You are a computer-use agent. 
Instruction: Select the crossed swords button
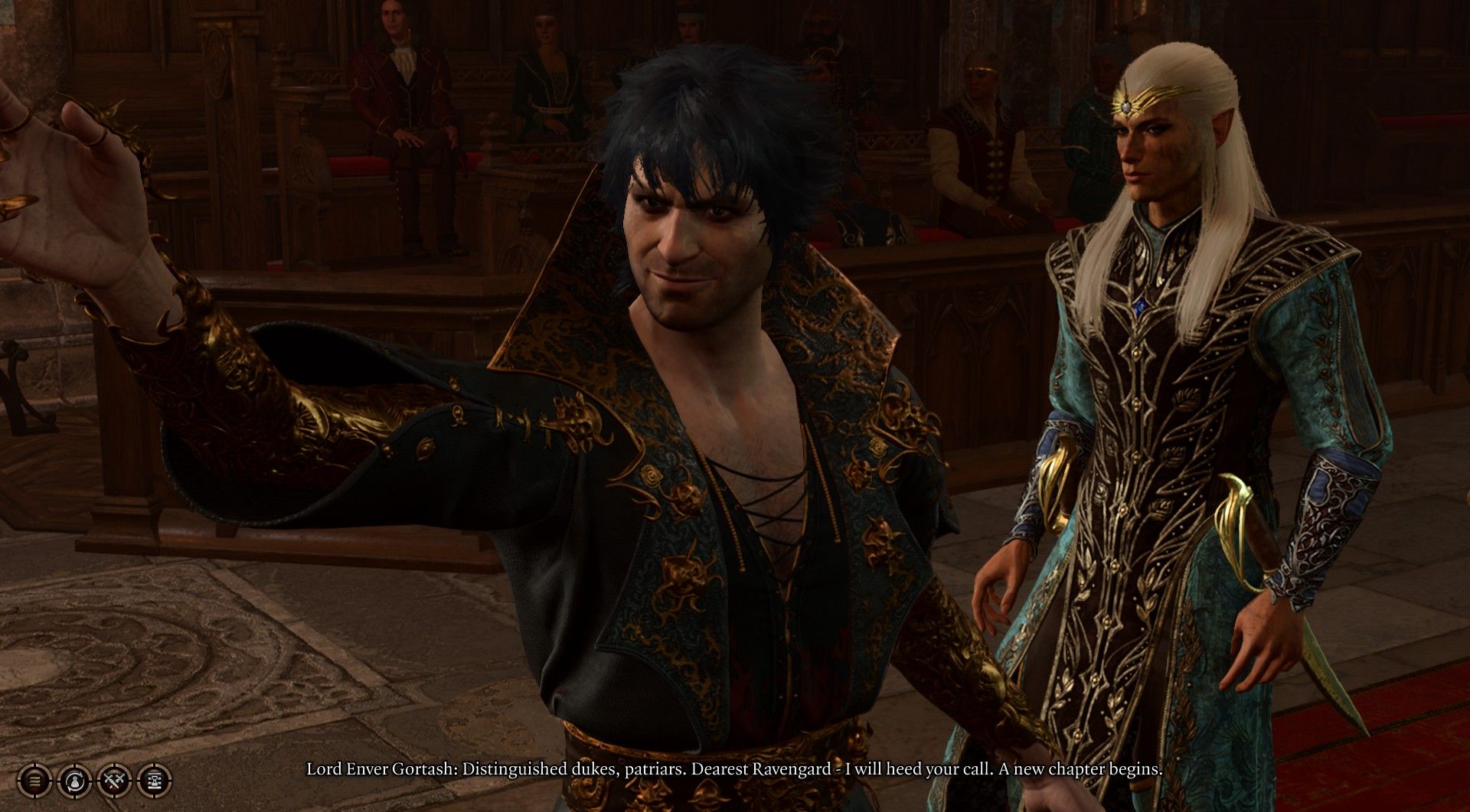tap(115, 781)
